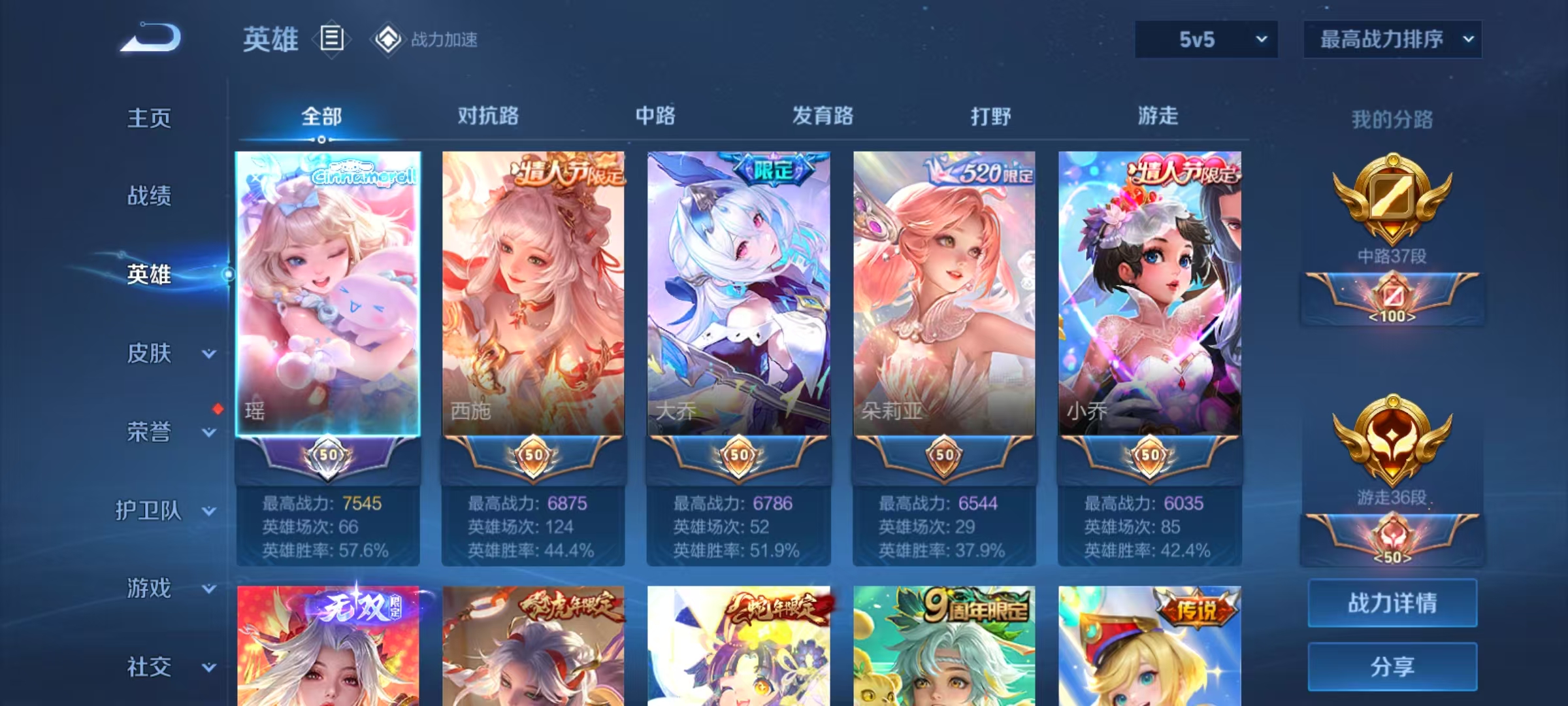Open the 战力加速 feature

[425, 39]
